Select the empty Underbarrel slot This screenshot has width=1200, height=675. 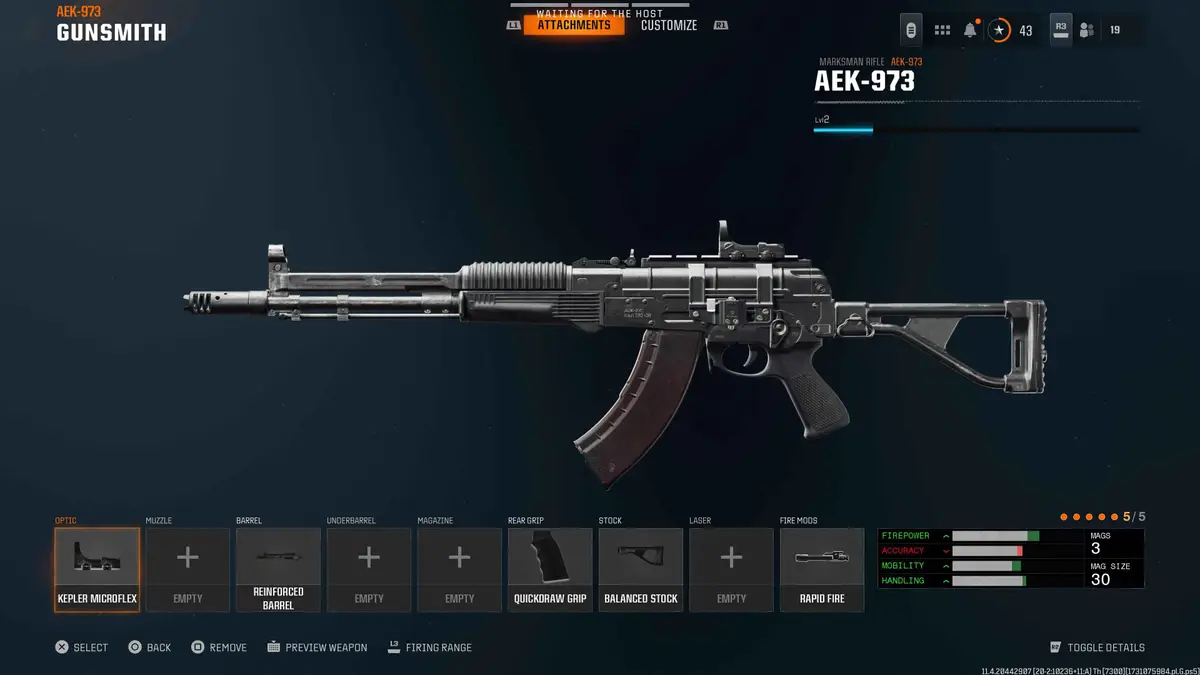[369, 569]
